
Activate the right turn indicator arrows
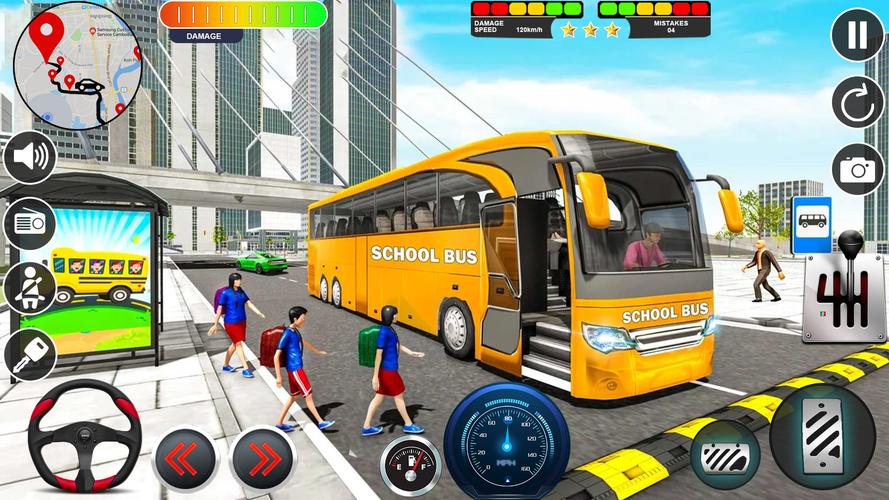click(x=262, y=458)
